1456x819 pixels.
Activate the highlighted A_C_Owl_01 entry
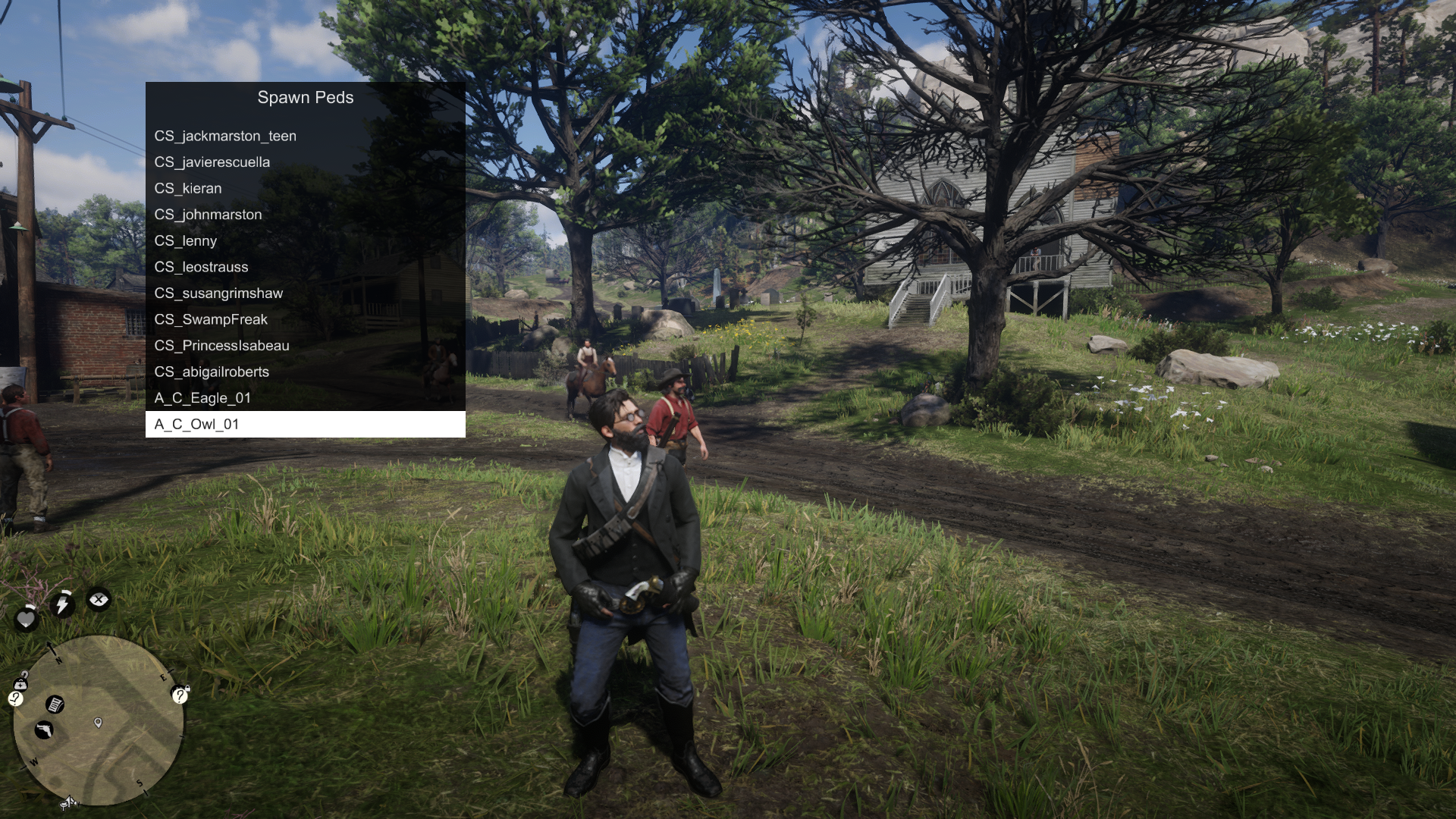point(305,424)
